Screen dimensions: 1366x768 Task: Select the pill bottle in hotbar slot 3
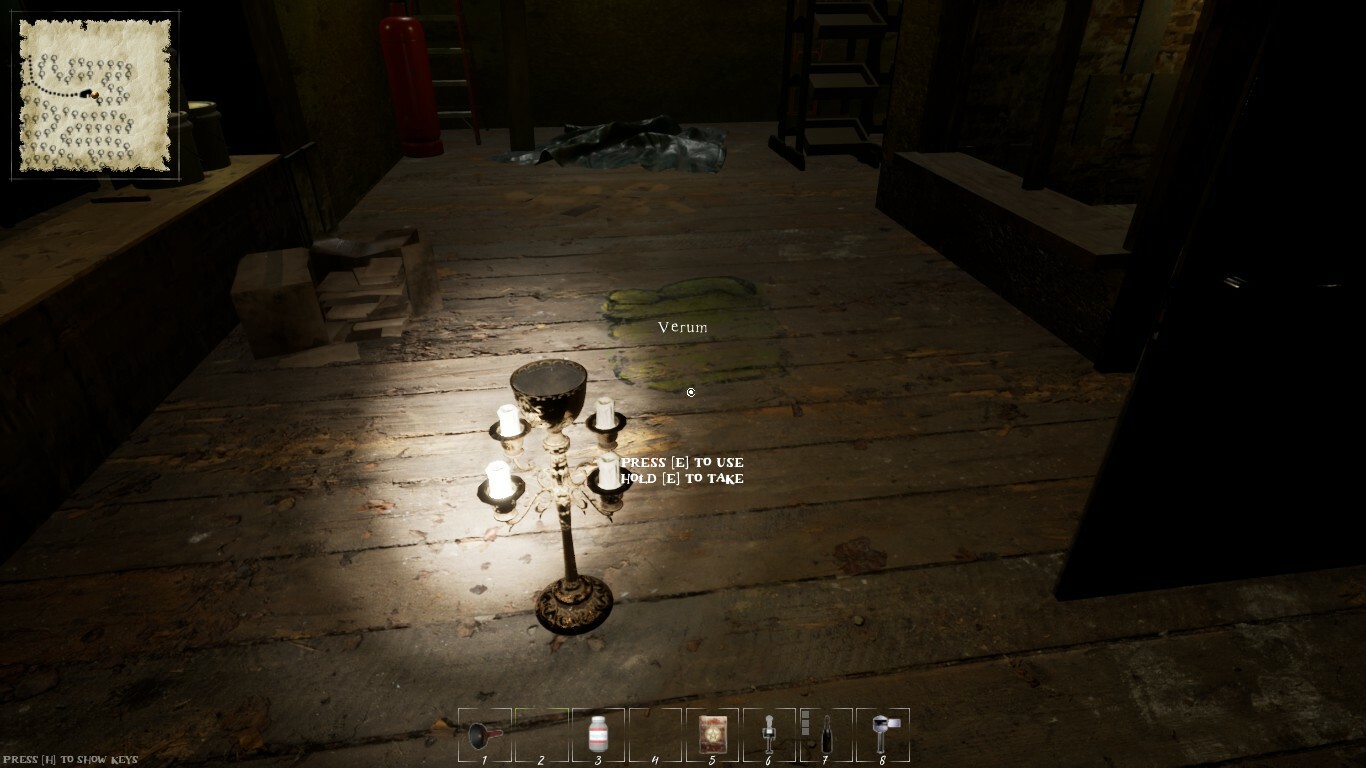pyautogui.click(x=598, y=735)
